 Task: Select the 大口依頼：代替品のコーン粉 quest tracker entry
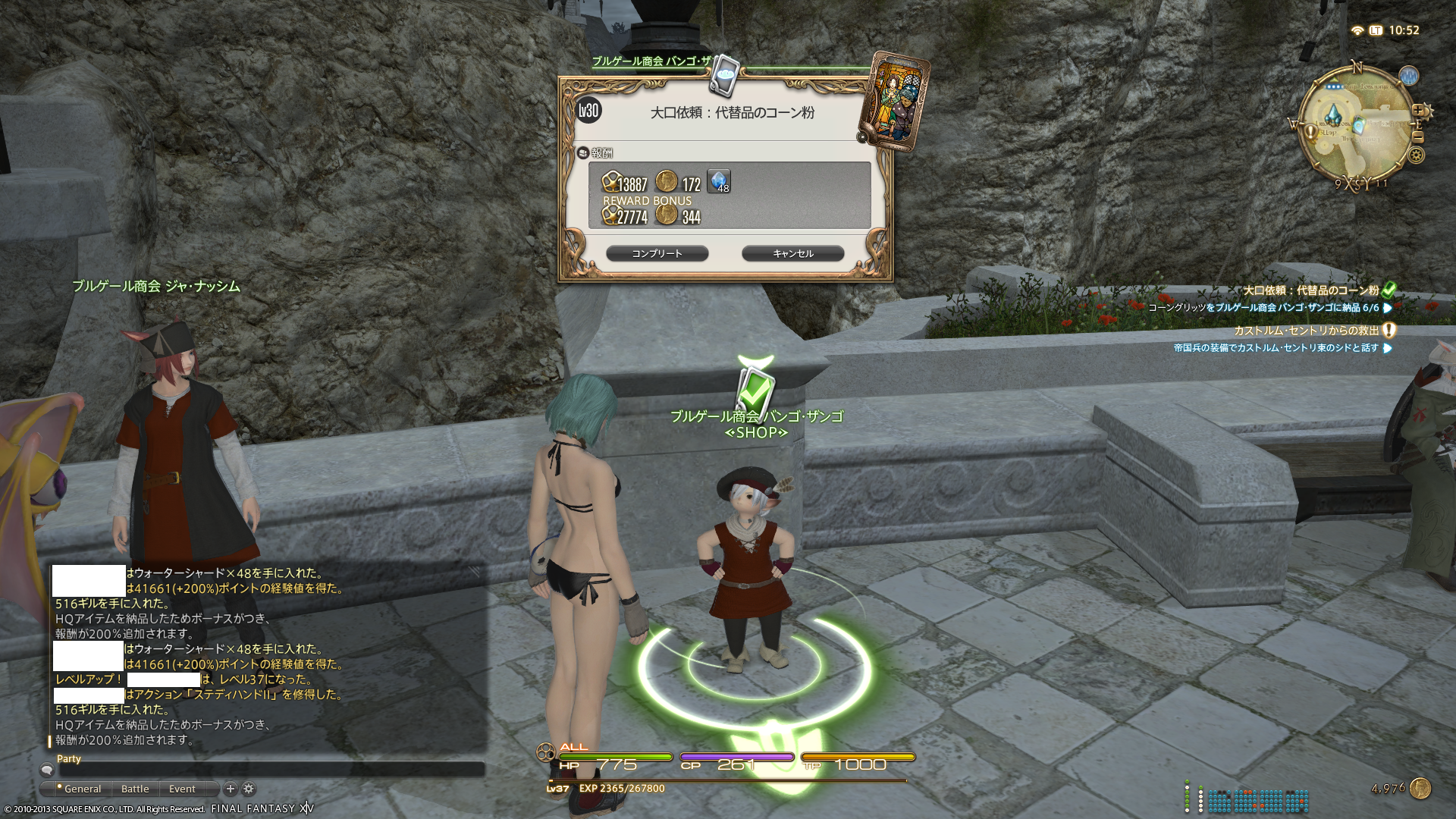click(1310, 290)
